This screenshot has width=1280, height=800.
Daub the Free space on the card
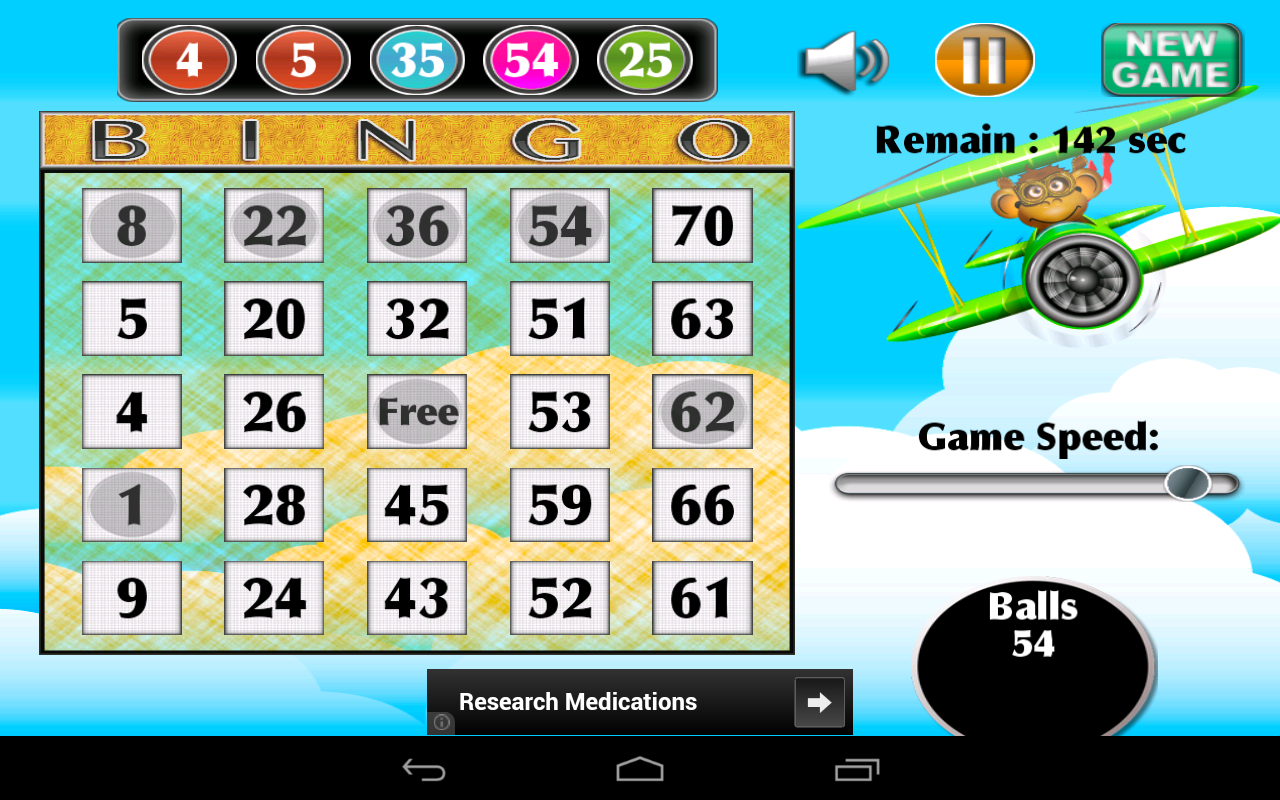417,411
